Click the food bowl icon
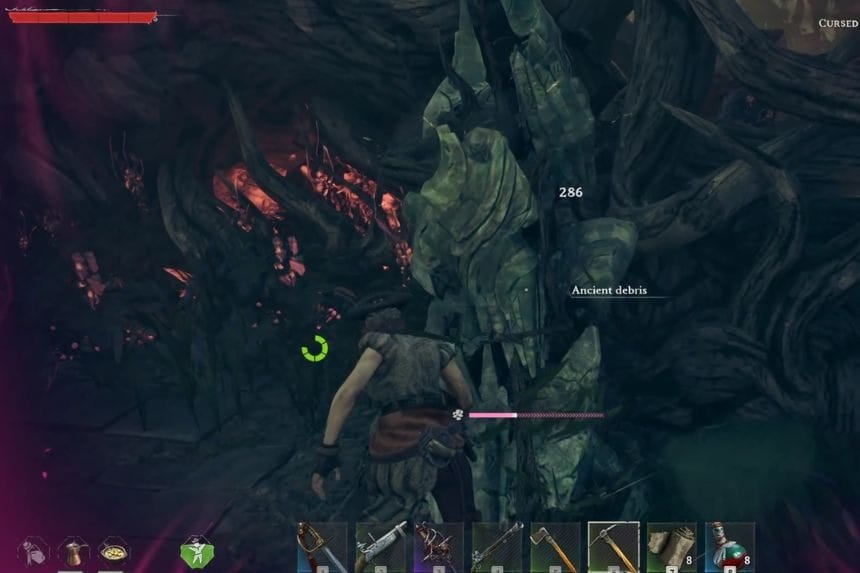This screenshot has width=860, height=573. pos(112,551)
